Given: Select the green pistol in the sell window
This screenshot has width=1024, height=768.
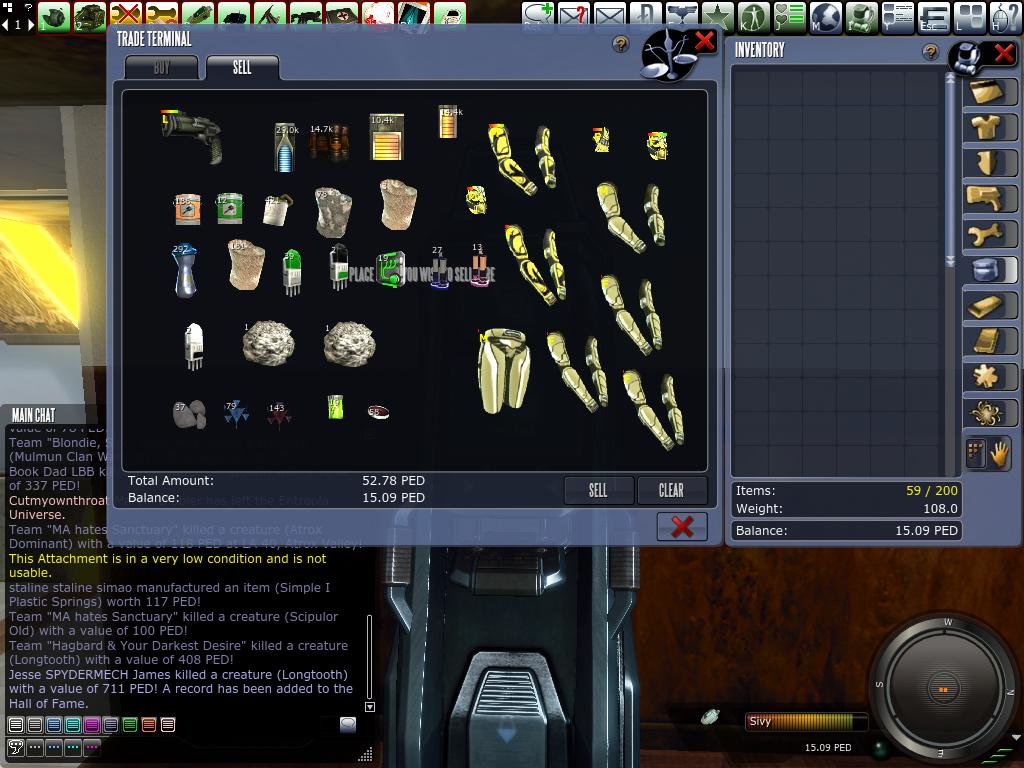Looking at the screenshot, I should click(x=192, y=135).
